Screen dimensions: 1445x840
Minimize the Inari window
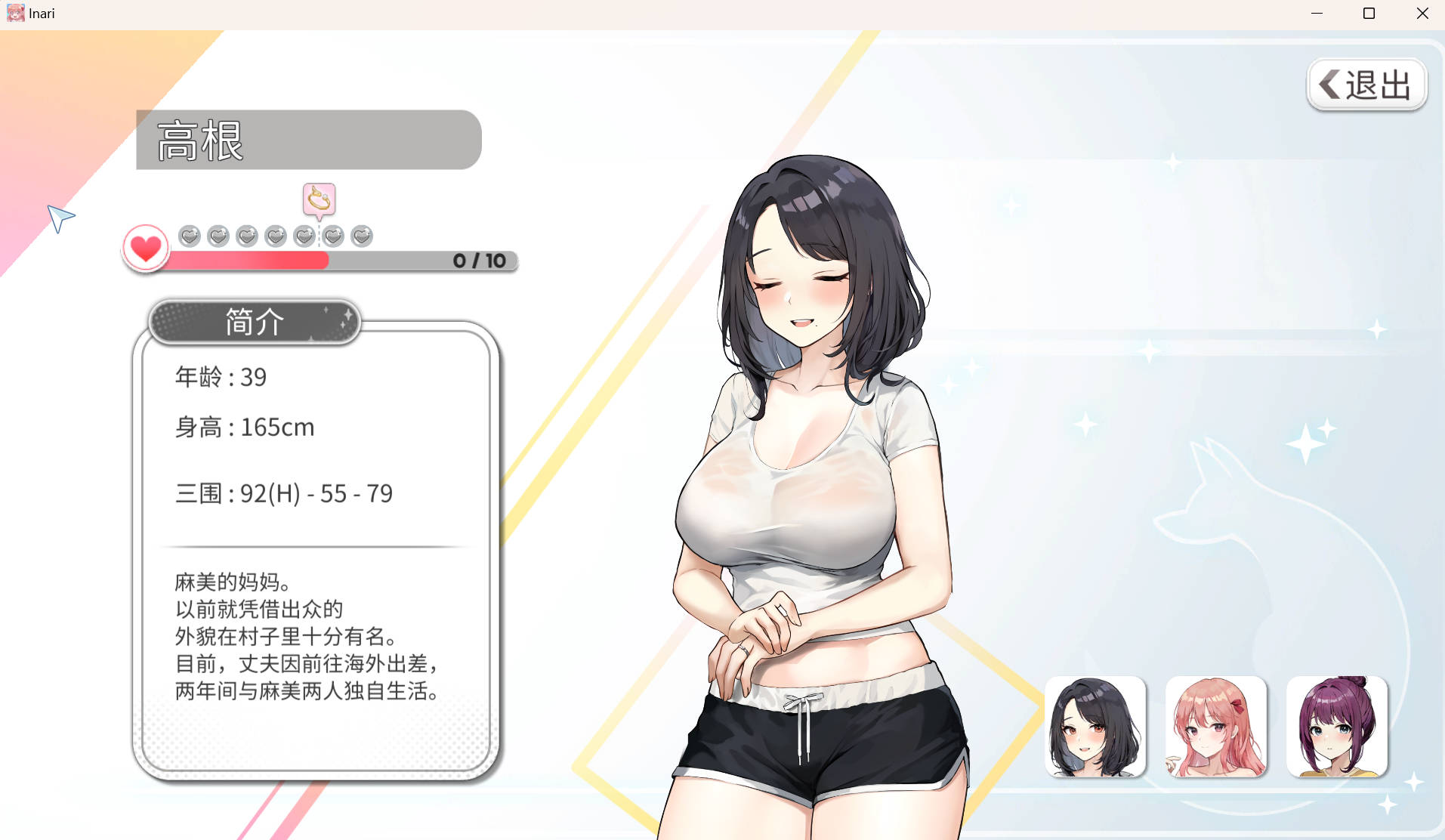click(1317, 14)
